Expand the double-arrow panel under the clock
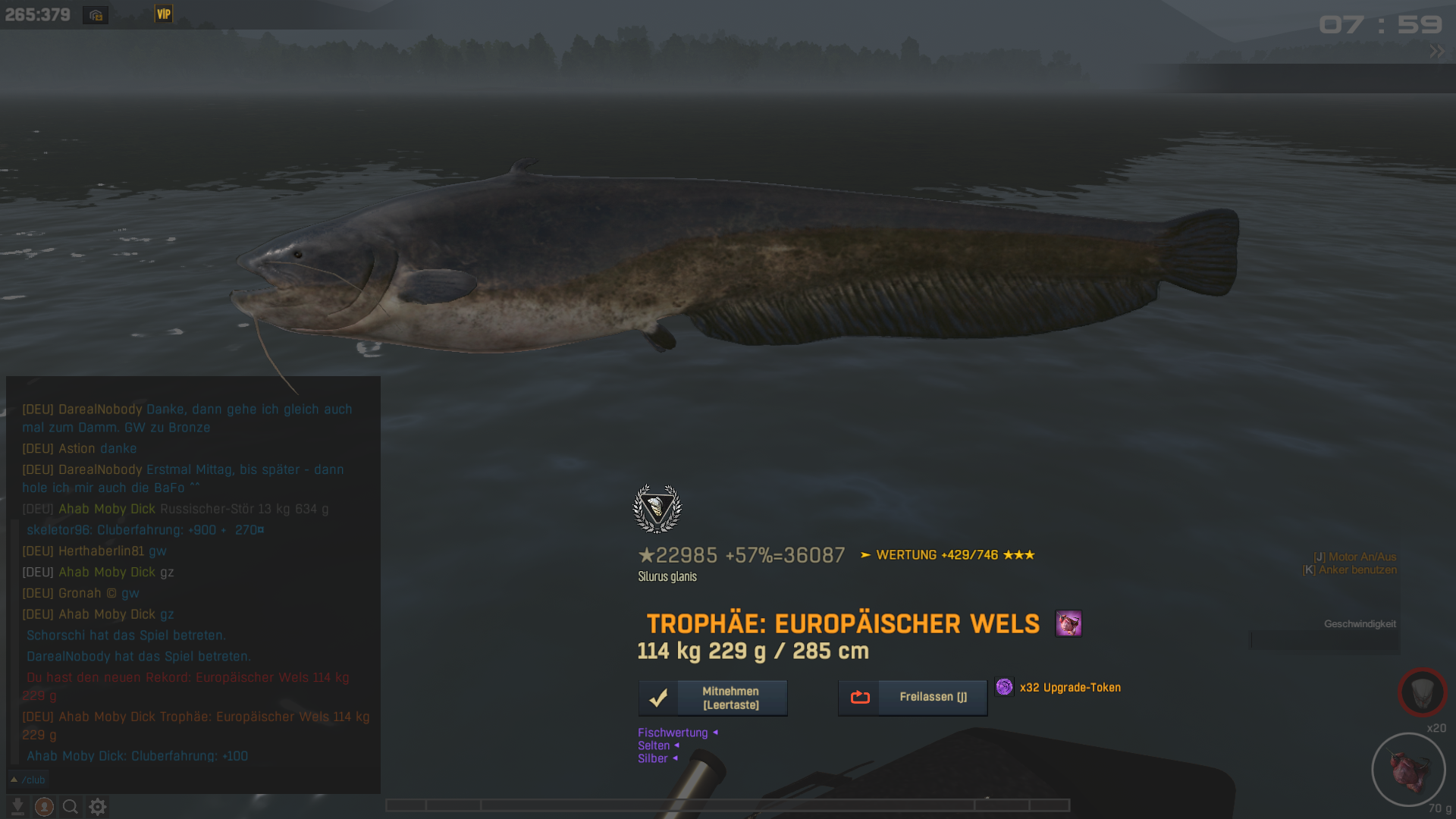 tap(1436, 52)
